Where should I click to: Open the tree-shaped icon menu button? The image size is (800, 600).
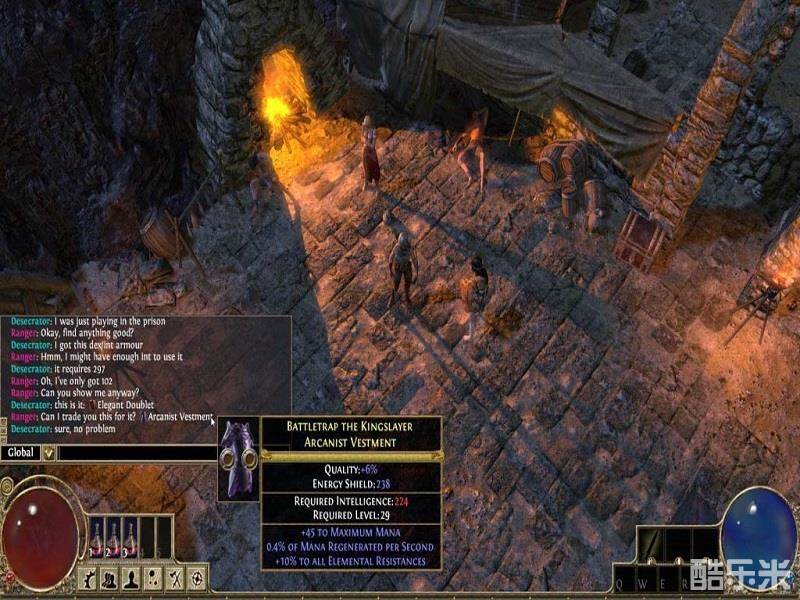click(x=89, y=578)
